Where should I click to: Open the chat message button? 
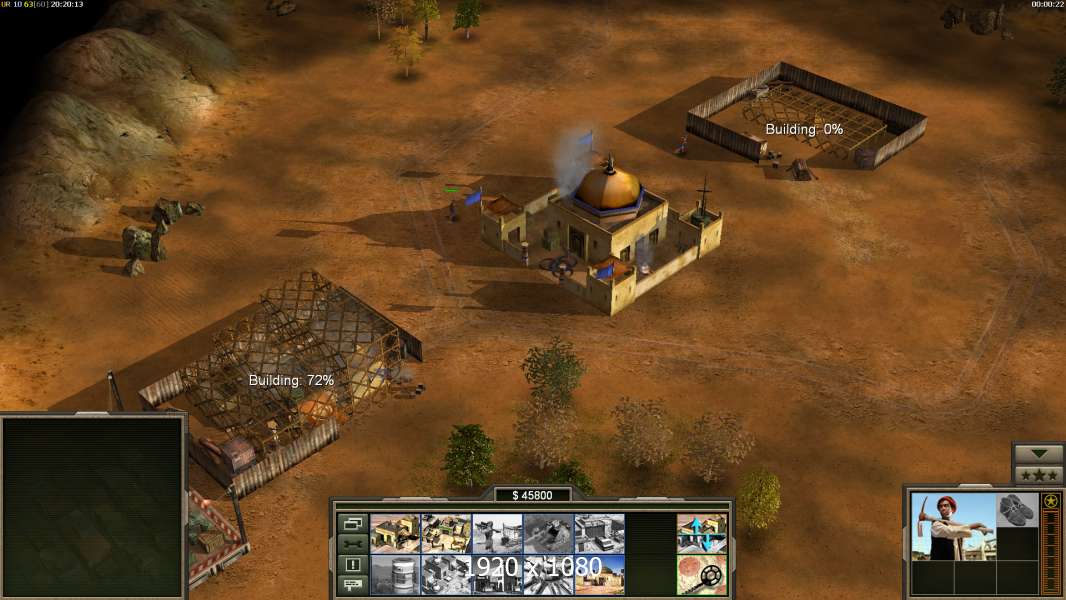coord(353,585)
